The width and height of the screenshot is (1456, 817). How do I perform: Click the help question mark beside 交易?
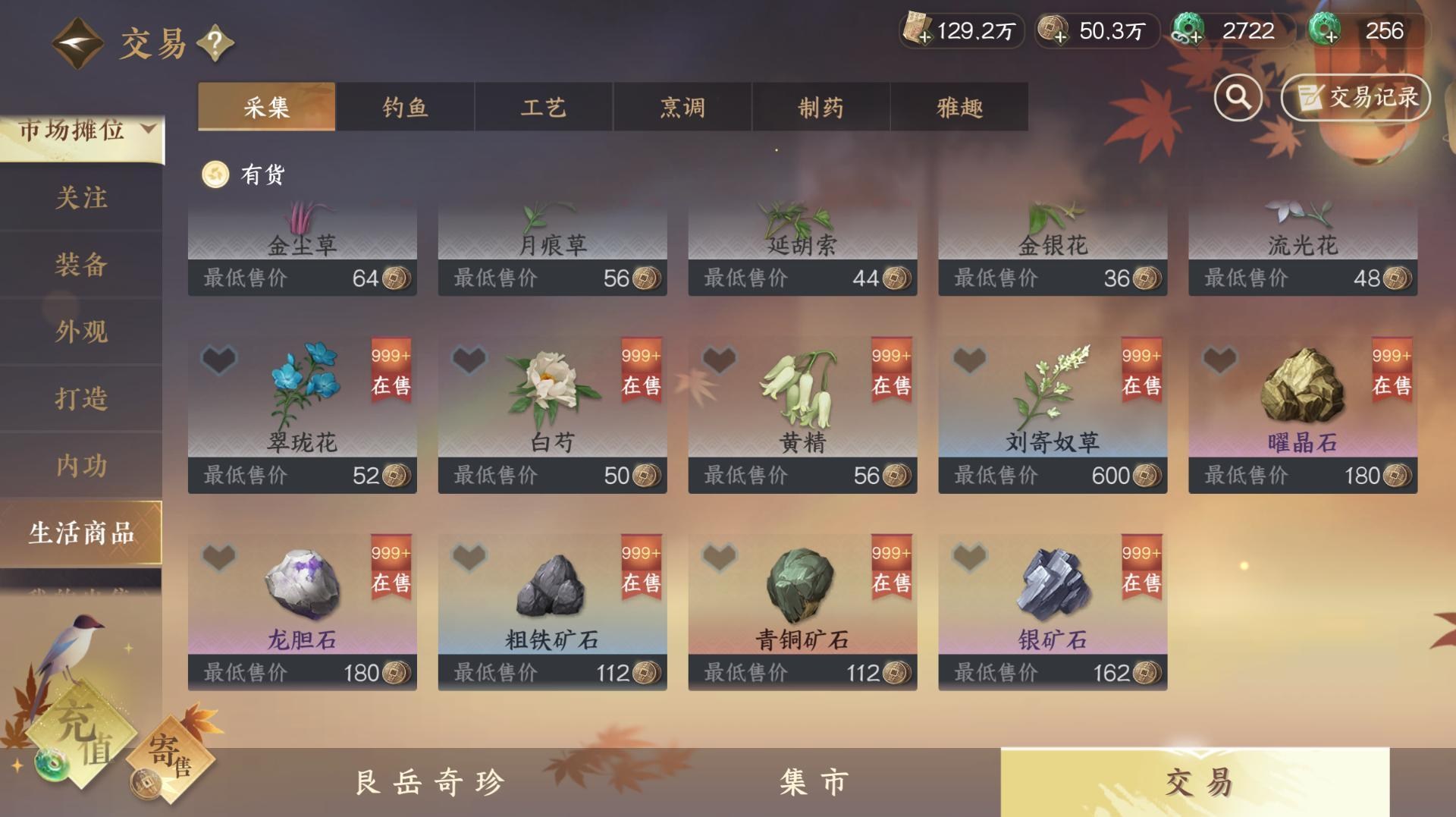[x=215, y=43]
